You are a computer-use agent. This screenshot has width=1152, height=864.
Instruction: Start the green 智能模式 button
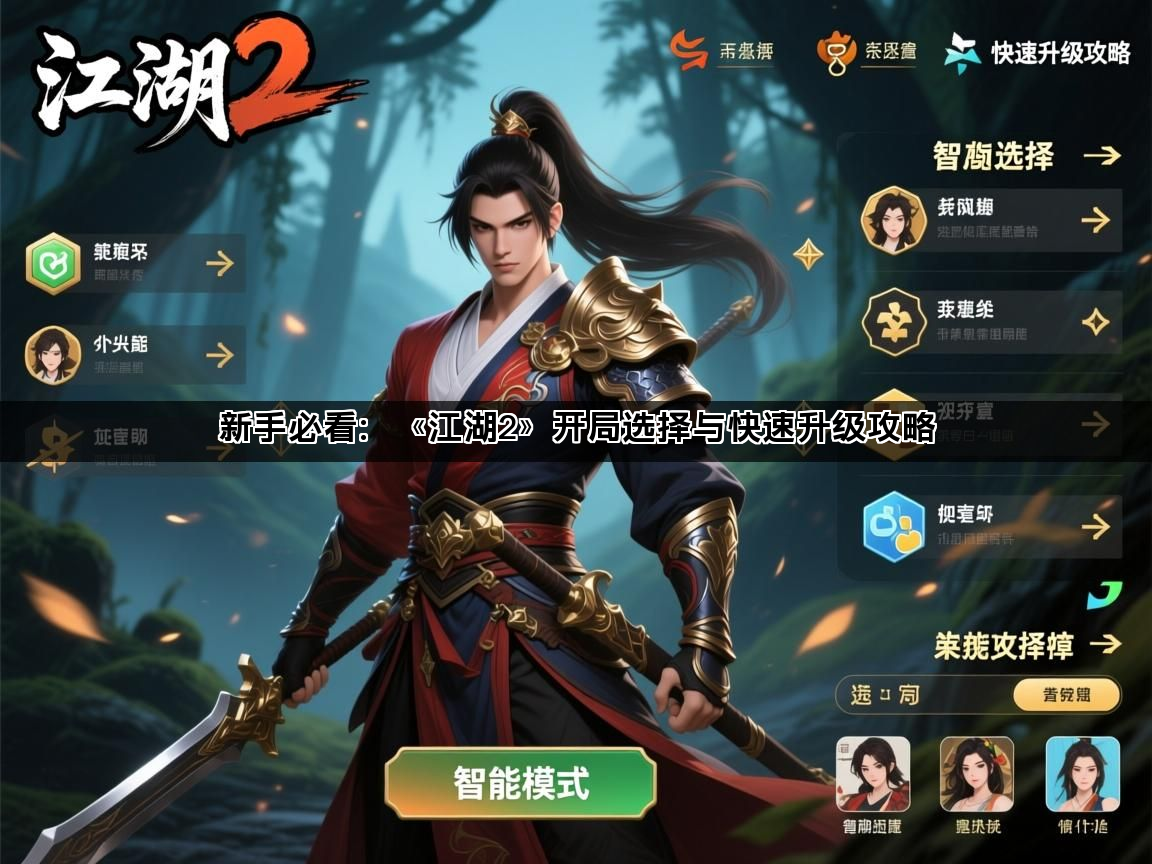tap(520, 783)
